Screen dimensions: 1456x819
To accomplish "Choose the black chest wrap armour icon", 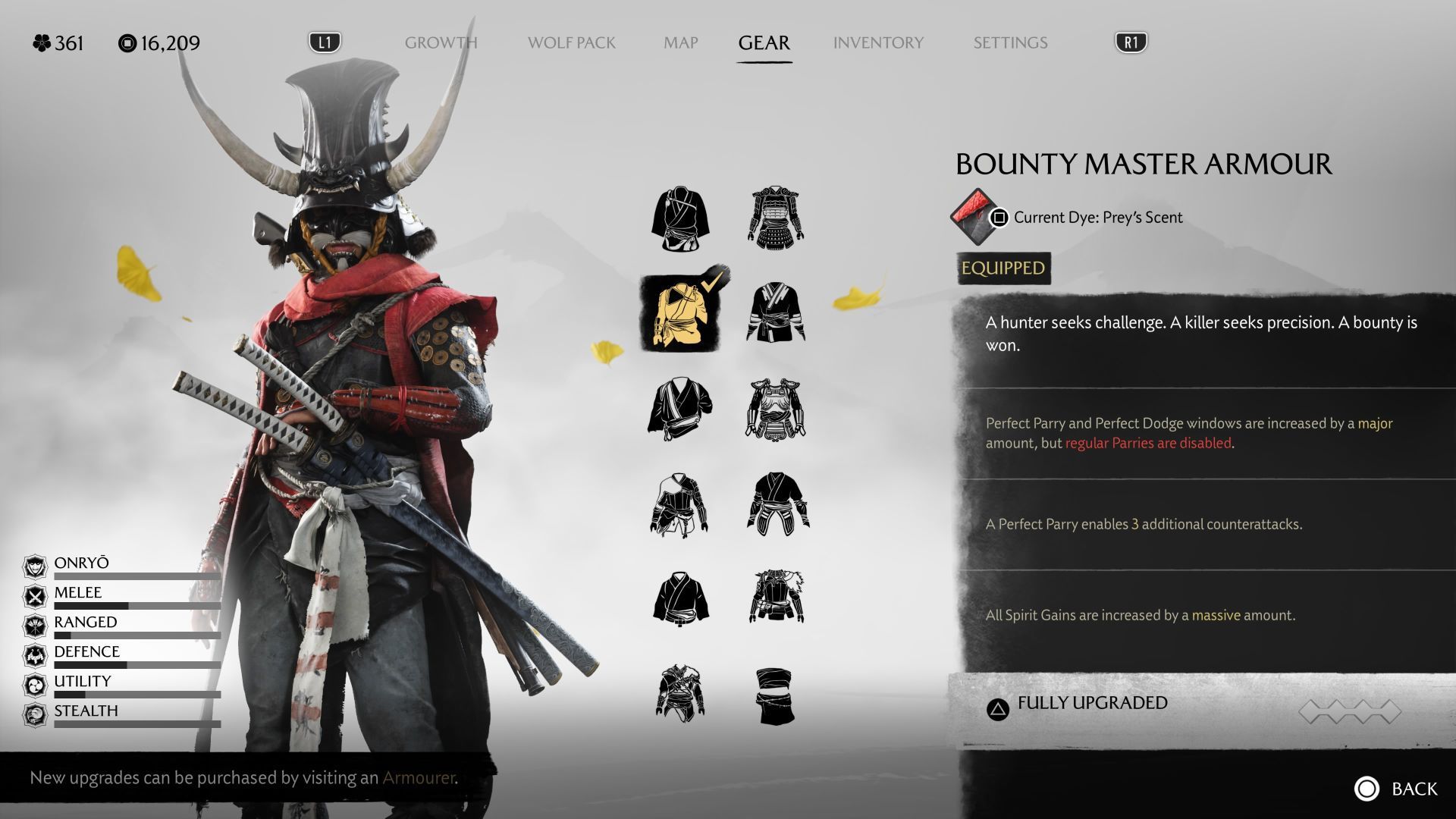I will click(775, 695).
